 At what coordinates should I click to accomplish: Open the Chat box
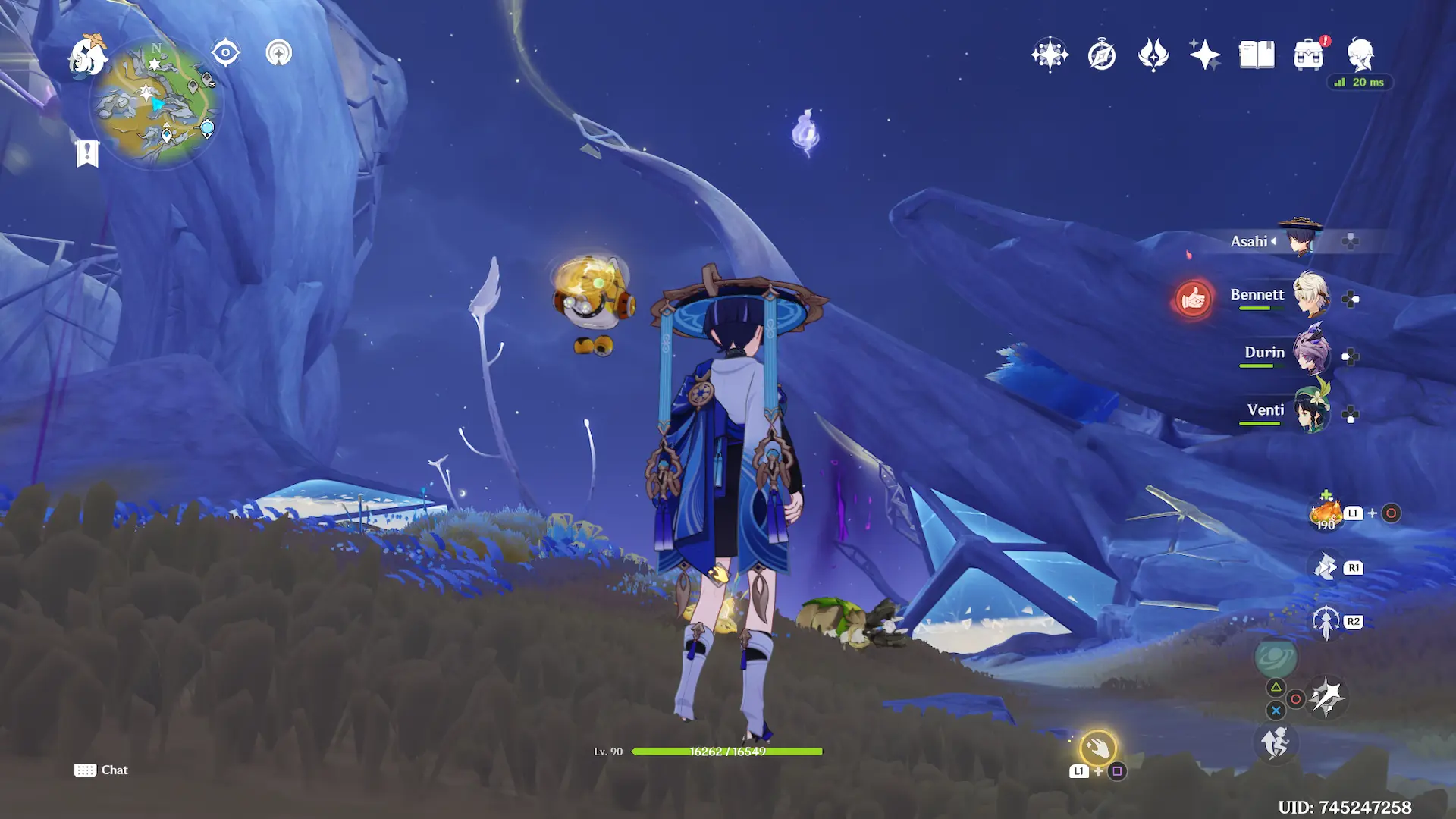point(102,770)
